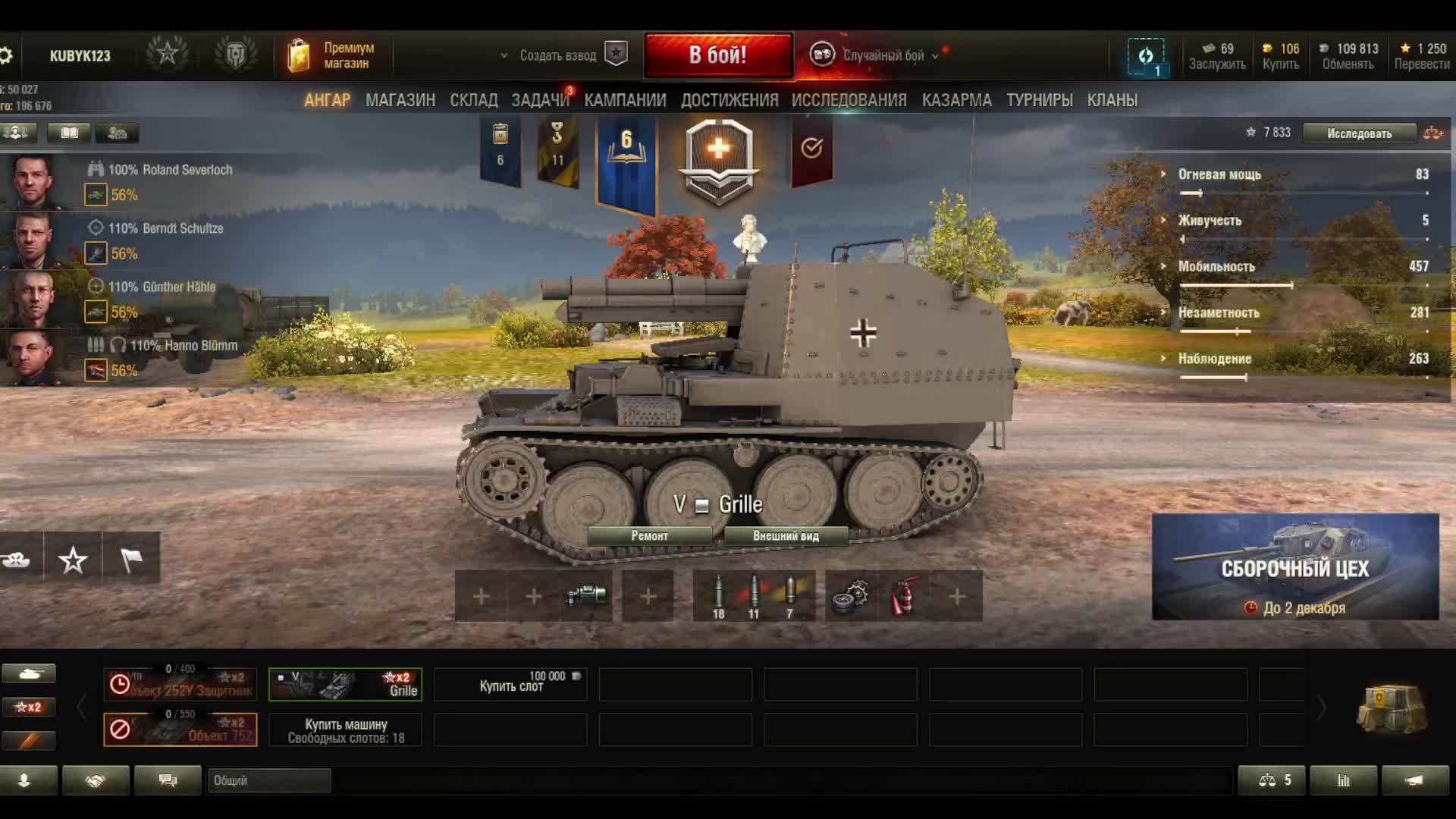The image size is (1456, 819).
Task: Open the Премиум магазин shop
Action: [332, 55]
